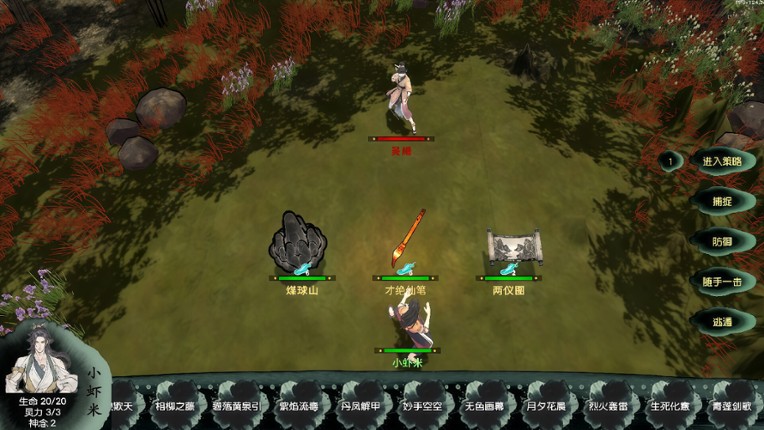Select the 紫焰流毒 skill
Screen dimensions: 764x430
click(299, 406)
